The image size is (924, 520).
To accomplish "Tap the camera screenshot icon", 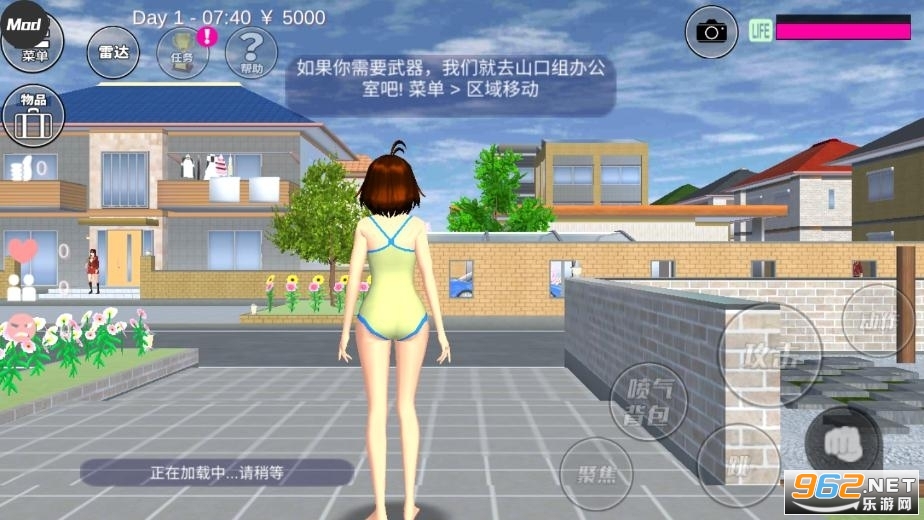I will click(711, 32).
